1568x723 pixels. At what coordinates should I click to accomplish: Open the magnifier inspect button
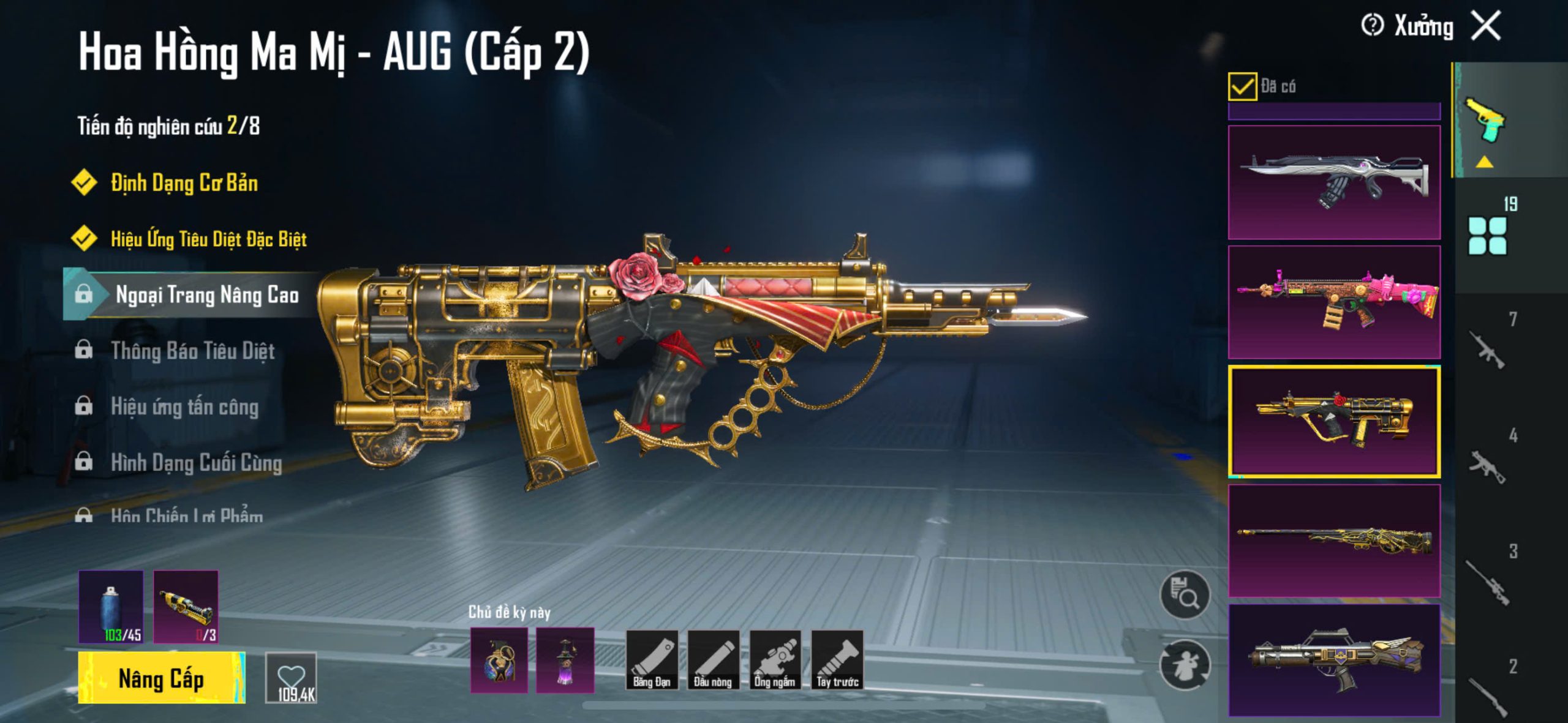point(1185,595)
